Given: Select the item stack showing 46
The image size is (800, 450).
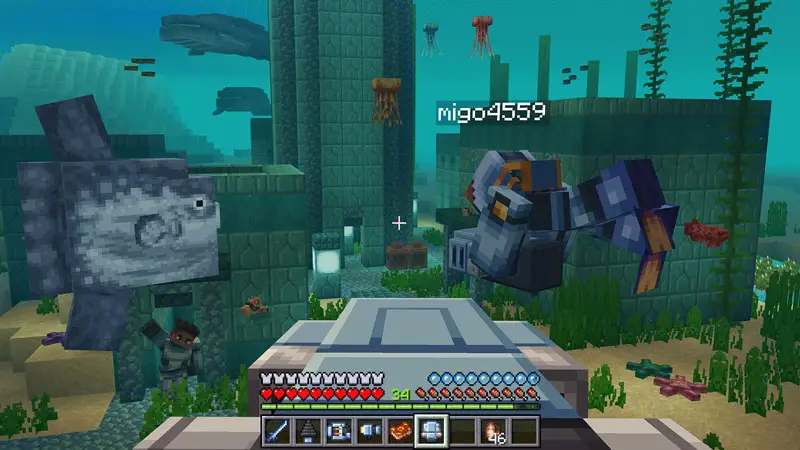Looking at the screenshot, I should coord(493,431).
